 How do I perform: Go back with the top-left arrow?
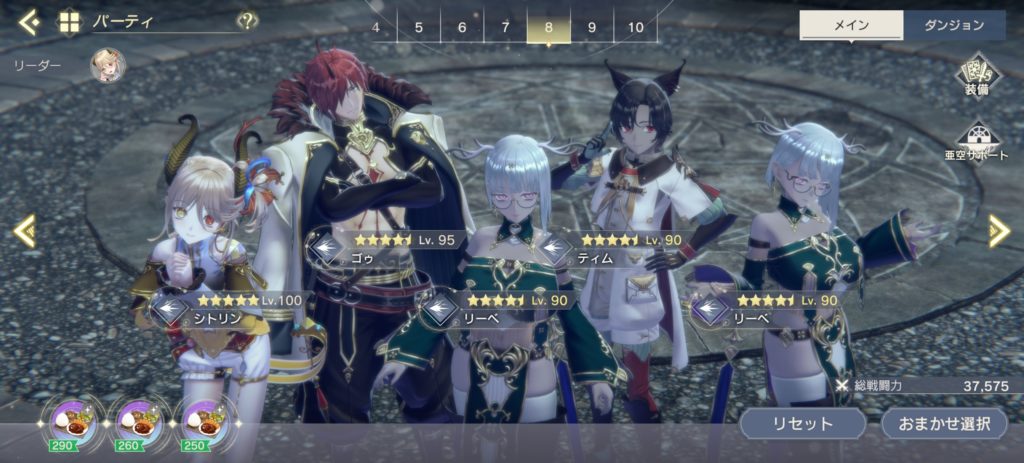pyautogui.click(x=29, y=21)
